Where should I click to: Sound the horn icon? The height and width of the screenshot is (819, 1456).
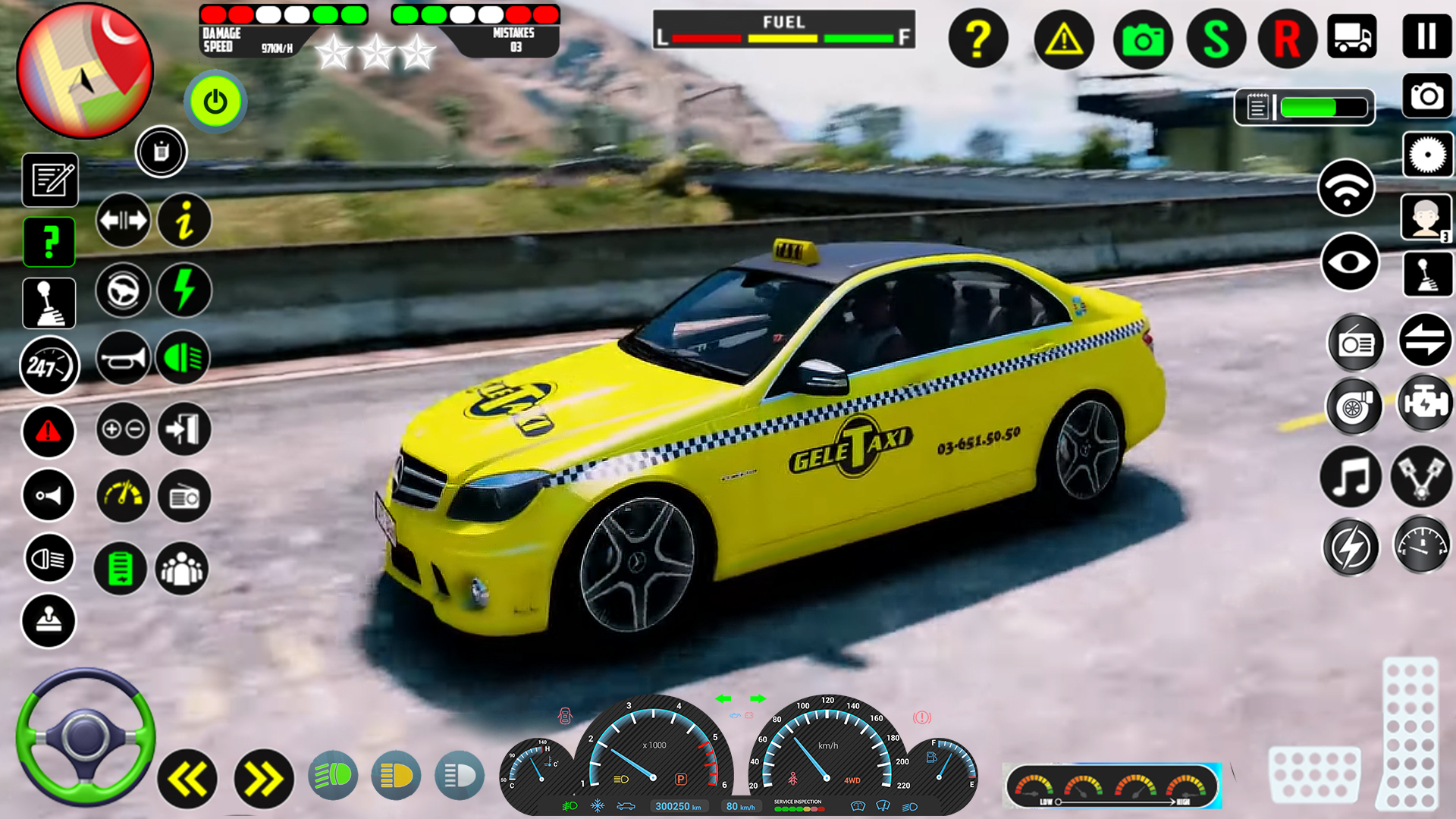pyautogui.click(x=124, y=358)
